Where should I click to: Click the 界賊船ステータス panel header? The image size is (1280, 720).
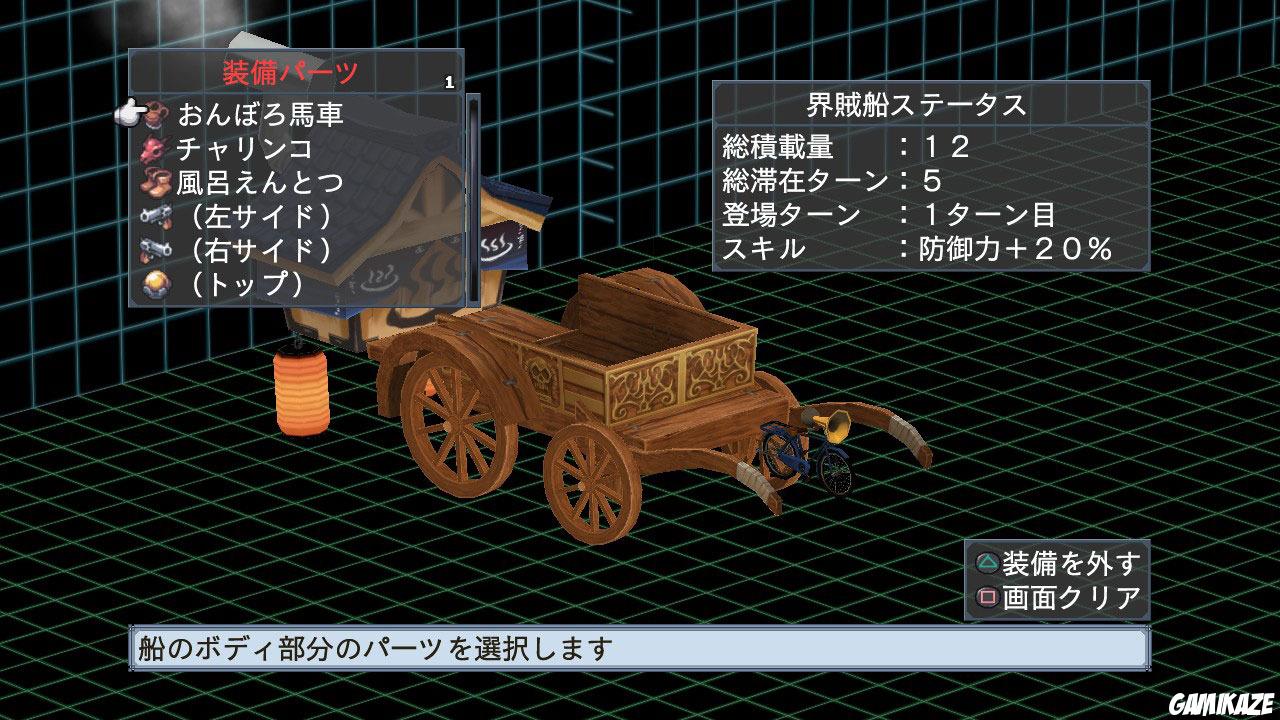point(918,103)
